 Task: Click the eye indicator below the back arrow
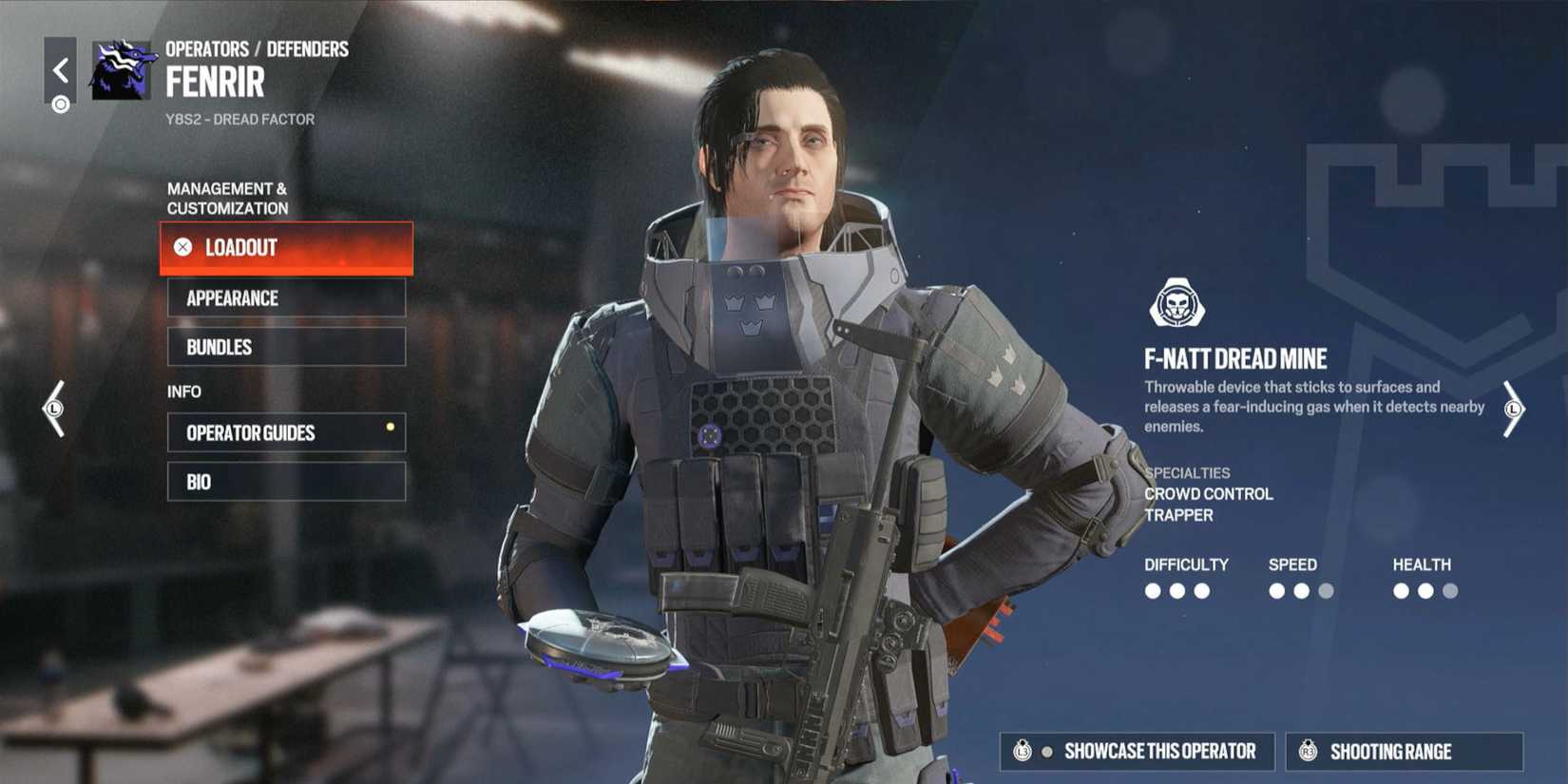click(61, 105)
